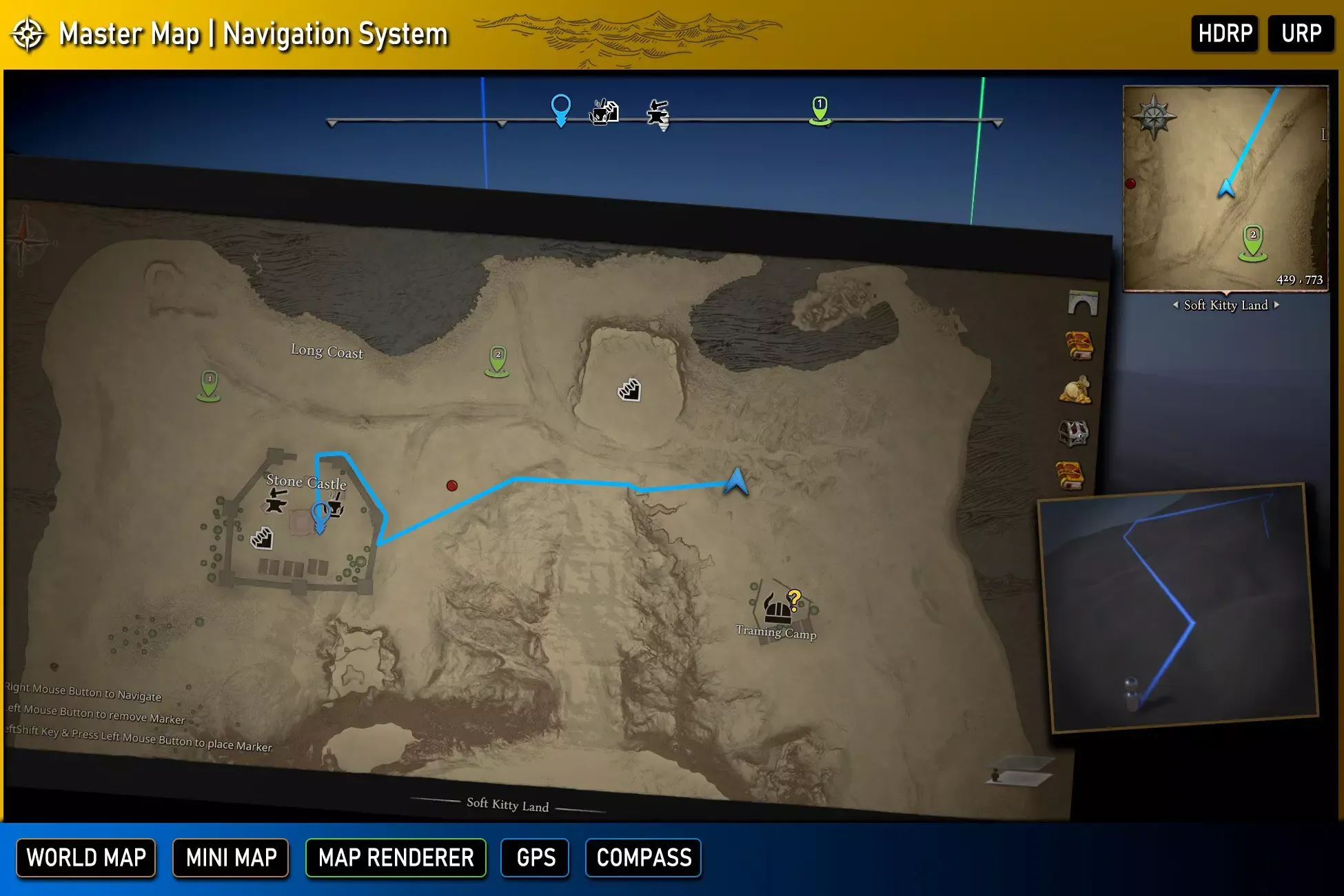The height and width of the screenshot is (896, 1344).
Task: Open the WORLD MAP section
Action: click(x=86, y=857)
